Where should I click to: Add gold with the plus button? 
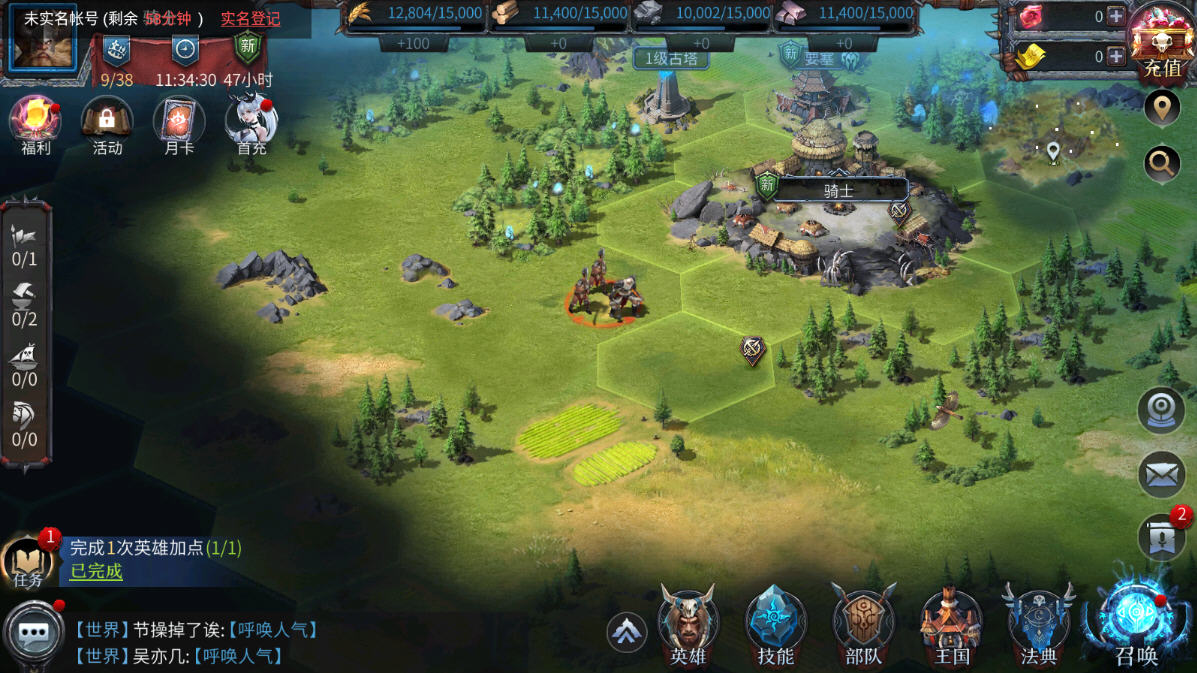click(x=1116, y=56)
